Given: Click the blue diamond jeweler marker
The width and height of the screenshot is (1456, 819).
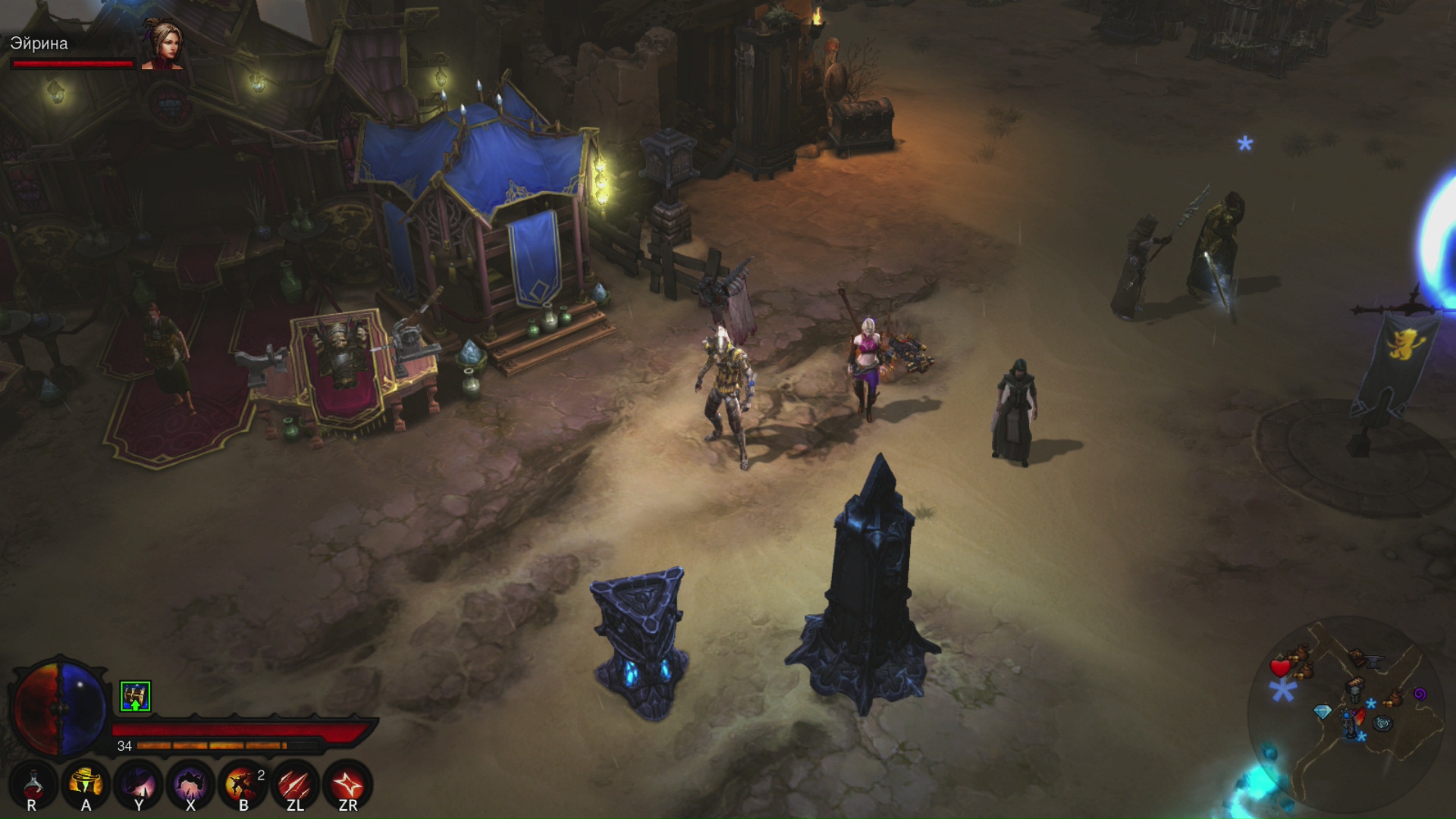Looking at the screenshot, I should [1323, 712].
